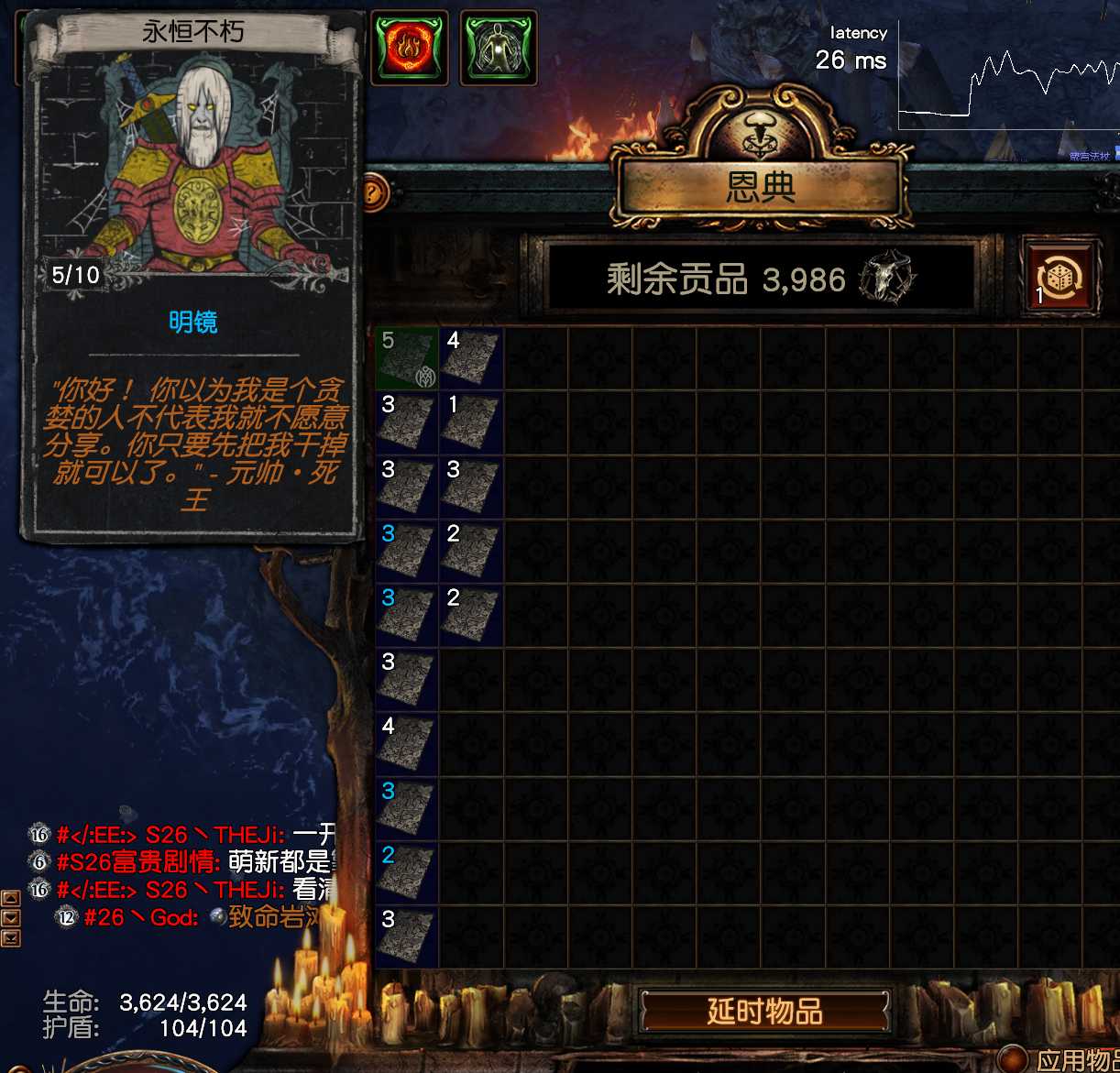Click the 延时物品 defer item button
This screenshot has width=1120, height=1073.
click(x=764, y=1012)
